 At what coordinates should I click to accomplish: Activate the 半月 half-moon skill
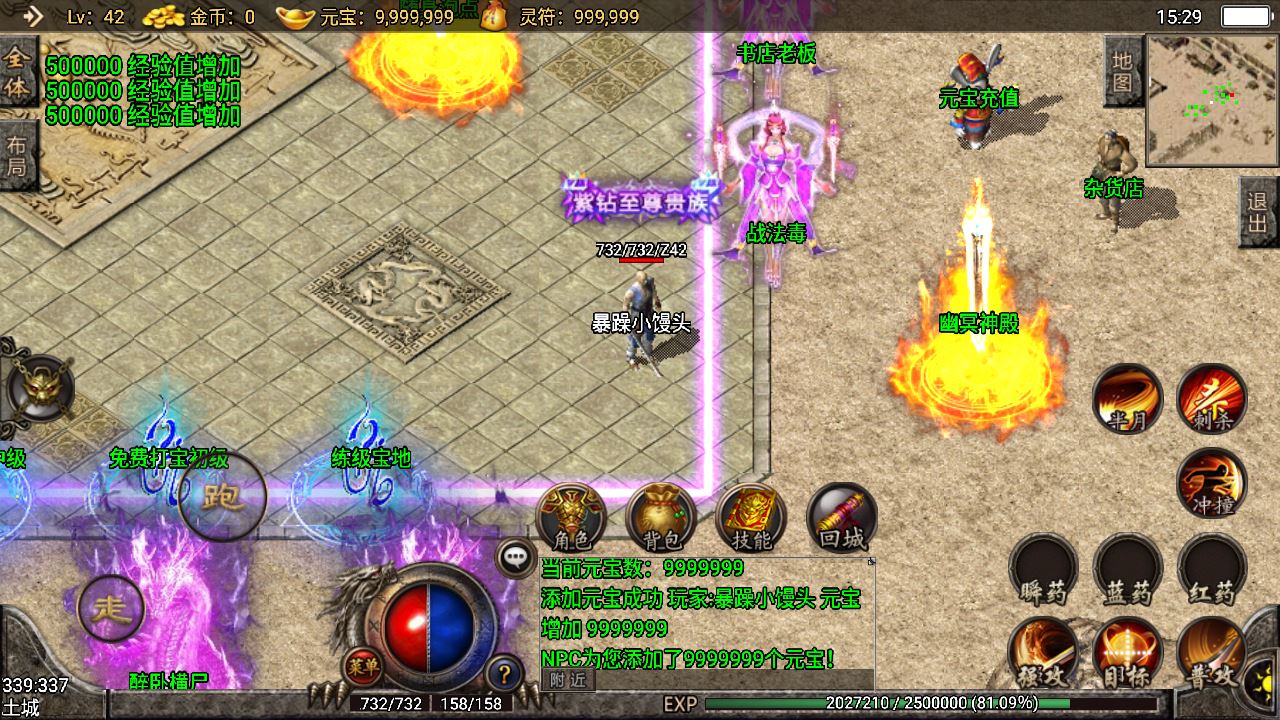(x=1127, y=398)
